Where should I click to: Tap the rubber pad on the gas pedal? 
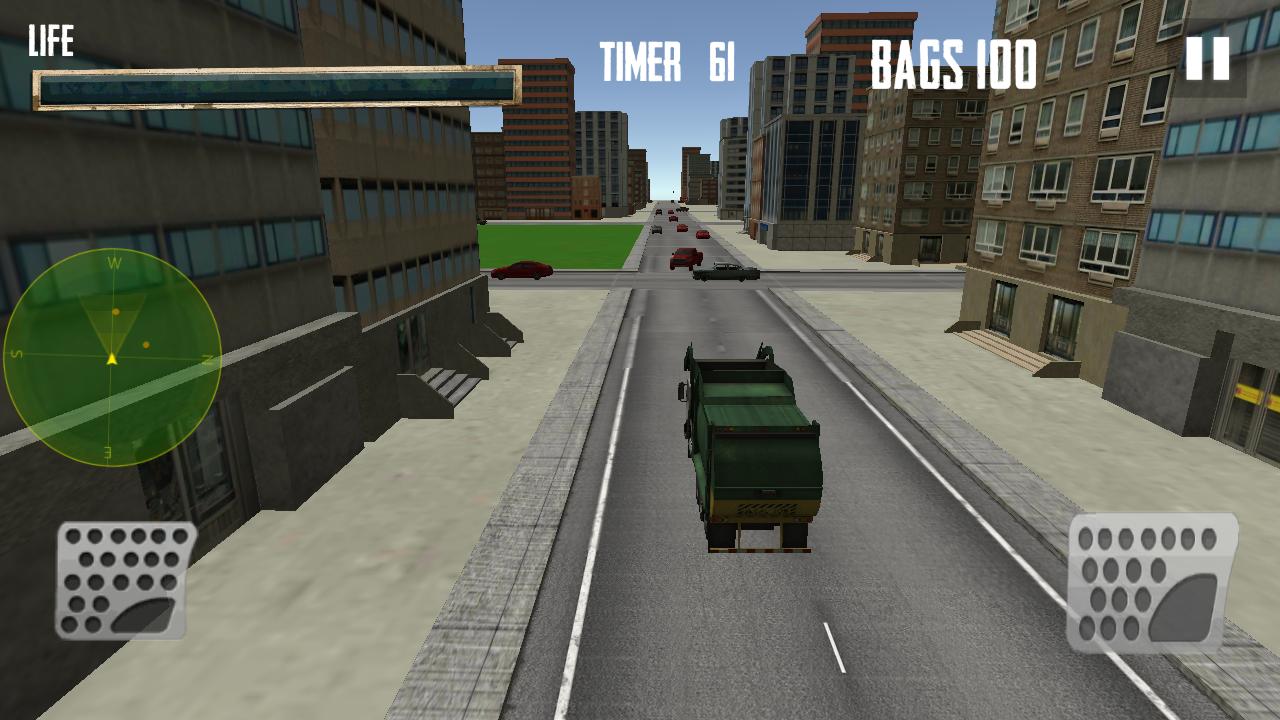point(1183,608)
